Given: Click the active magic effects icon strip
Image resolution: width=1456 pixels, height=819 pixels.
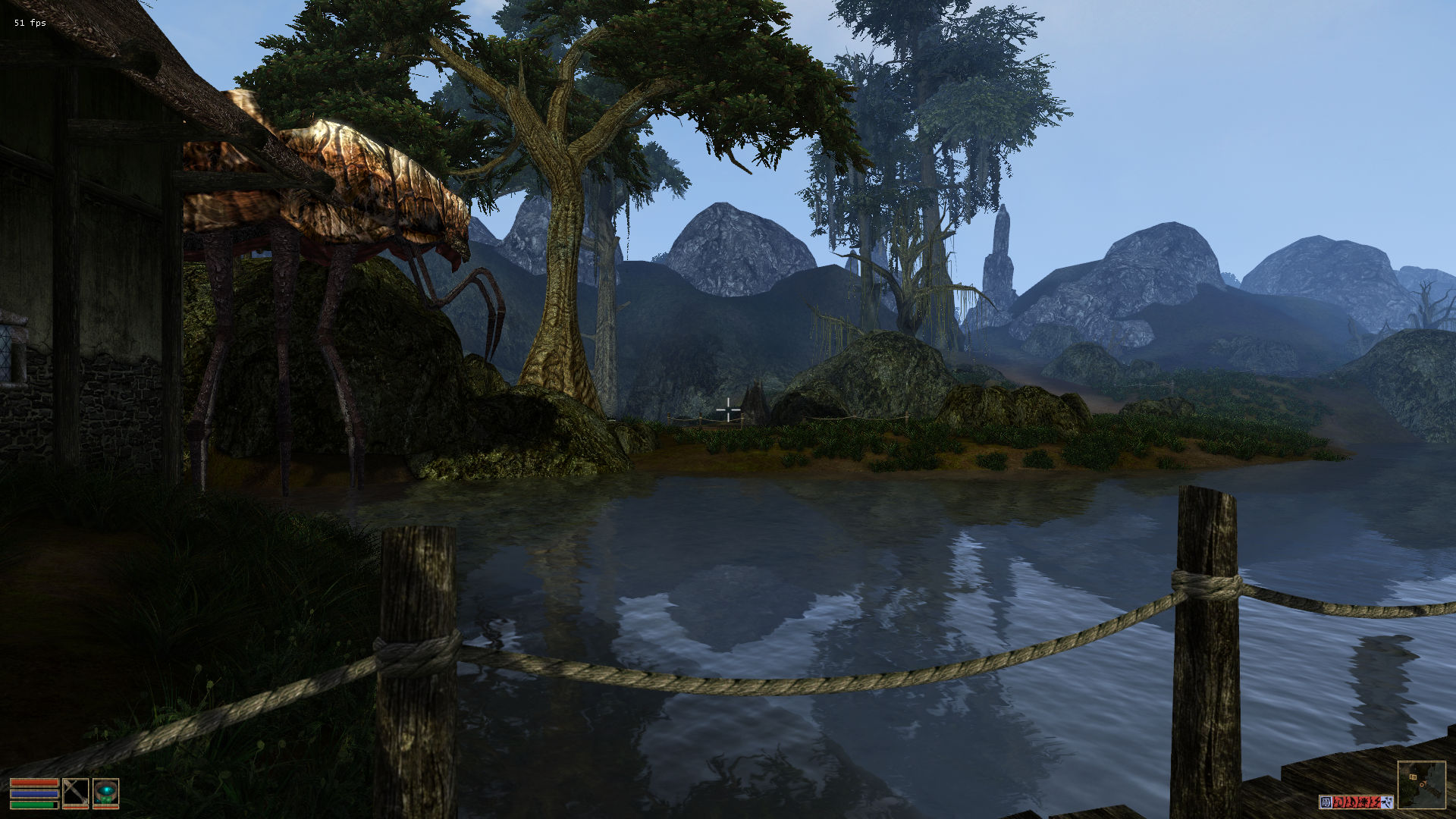Looking at the screenshot, I should pos(1355,802).
